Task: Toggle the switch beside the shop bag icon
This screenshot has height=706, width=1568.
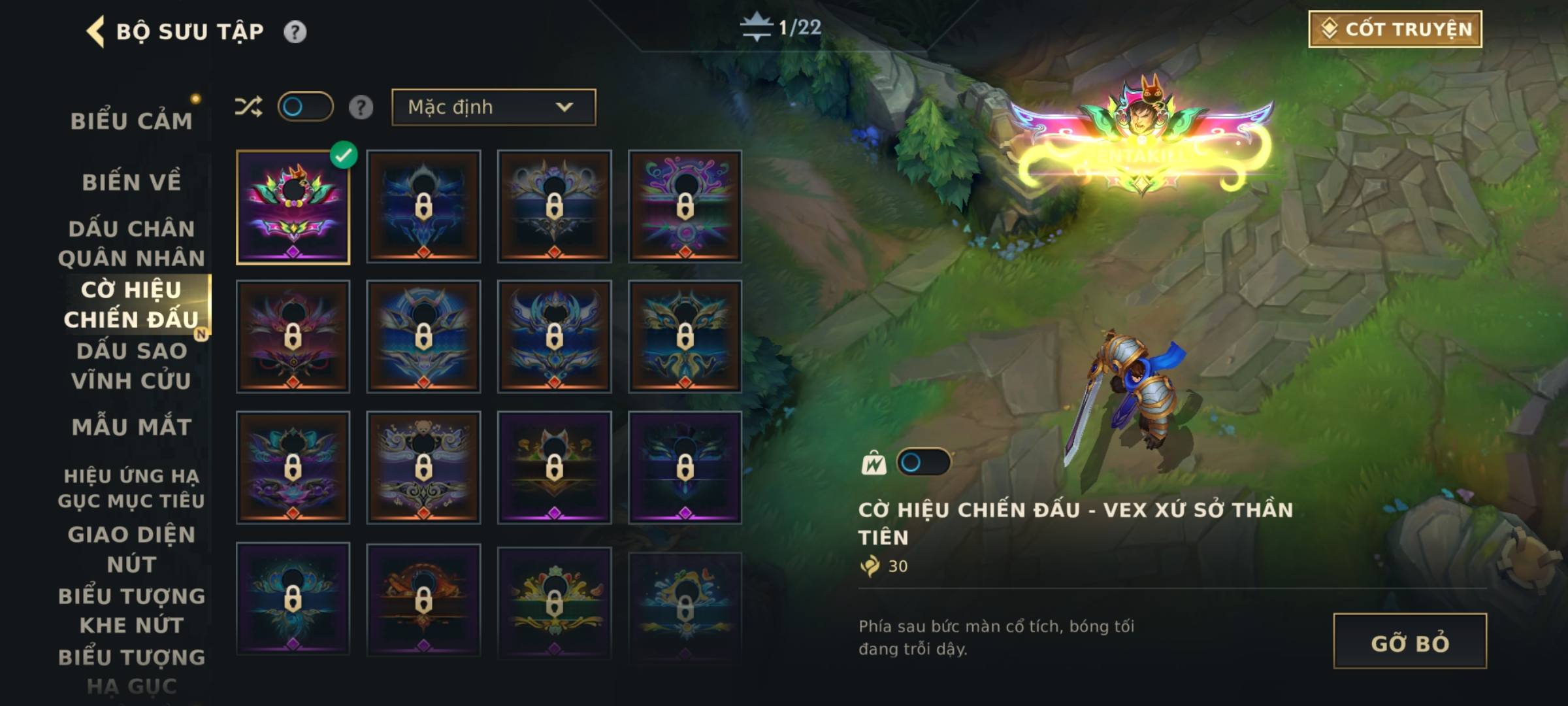Action: pos(923,463)
